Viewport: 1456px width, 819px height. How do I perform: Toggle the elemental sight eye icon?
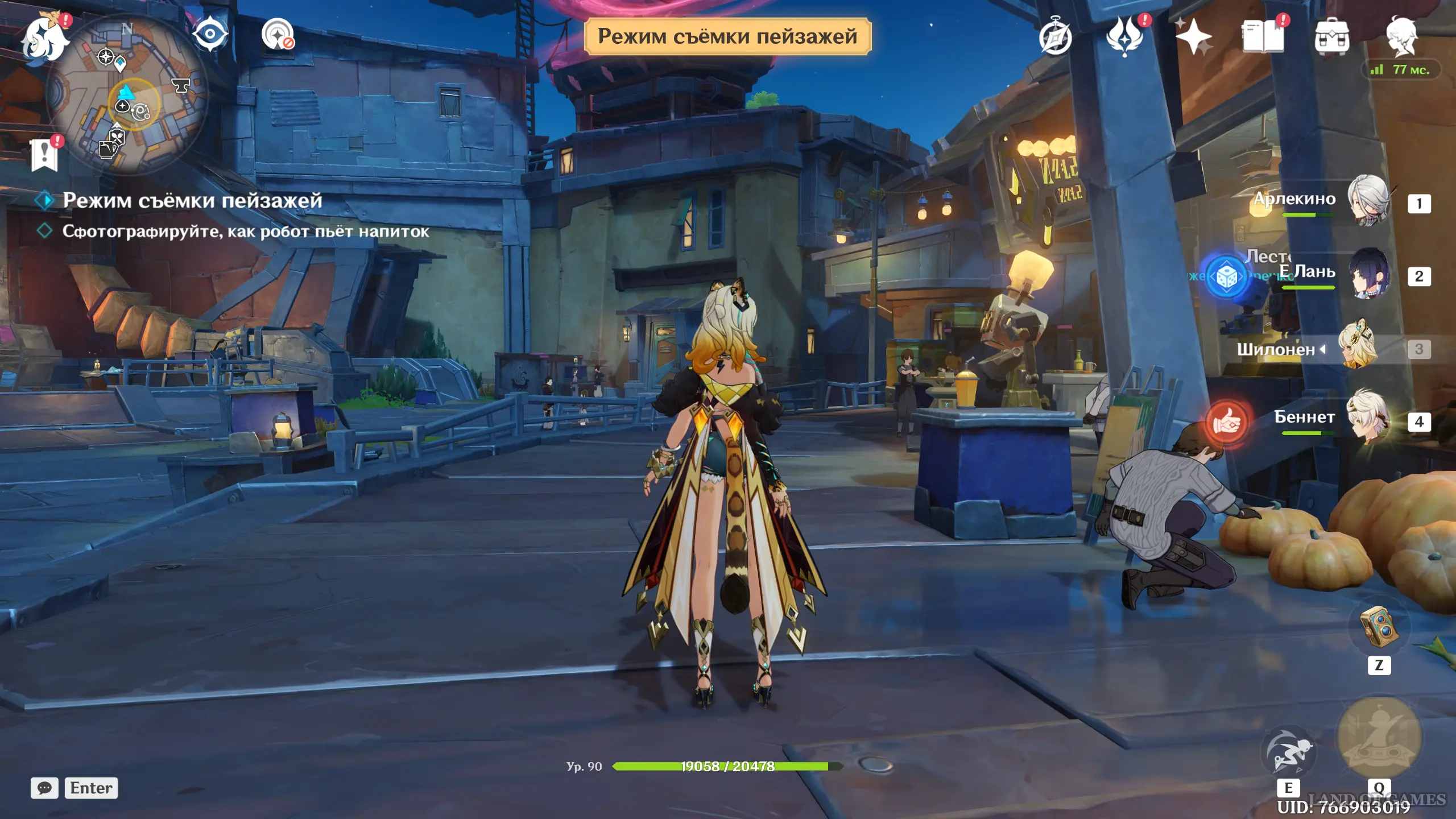coord(210,35)
